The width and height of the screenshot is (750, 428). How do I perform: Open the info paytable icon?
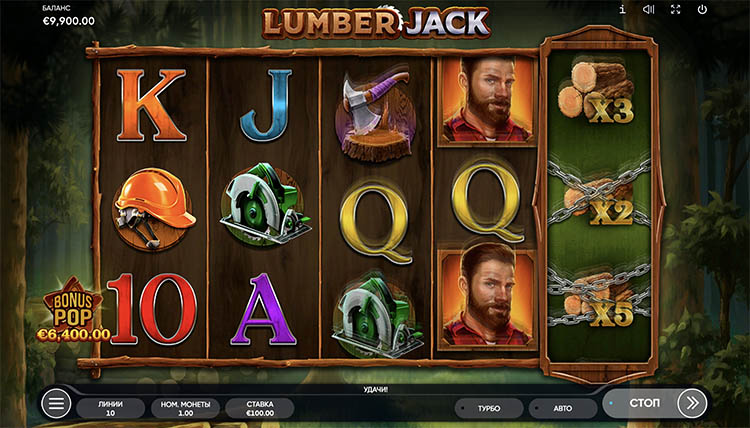622,10
